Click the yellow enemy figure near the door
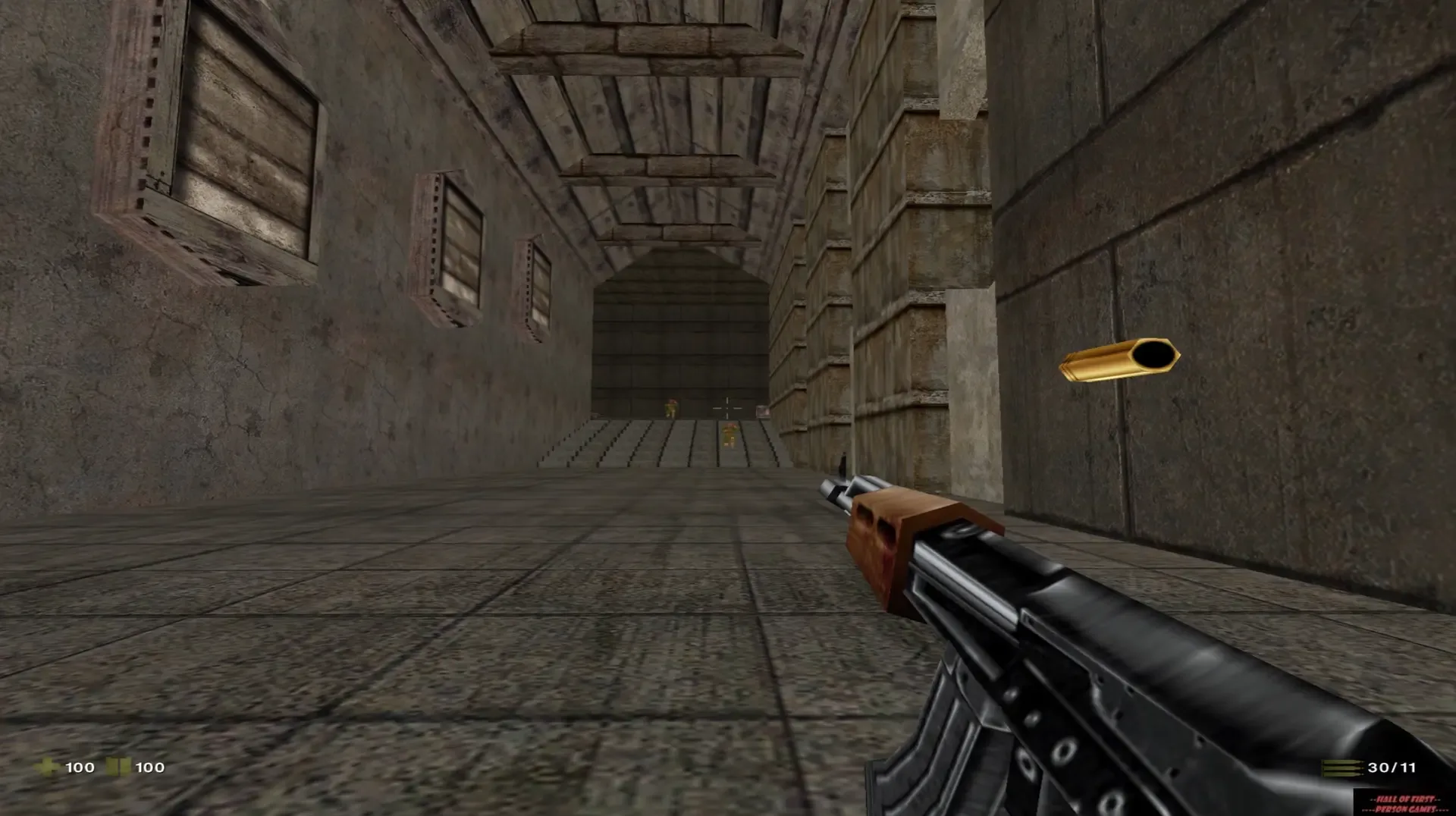The image size is (1456, 816). point(671,408)
